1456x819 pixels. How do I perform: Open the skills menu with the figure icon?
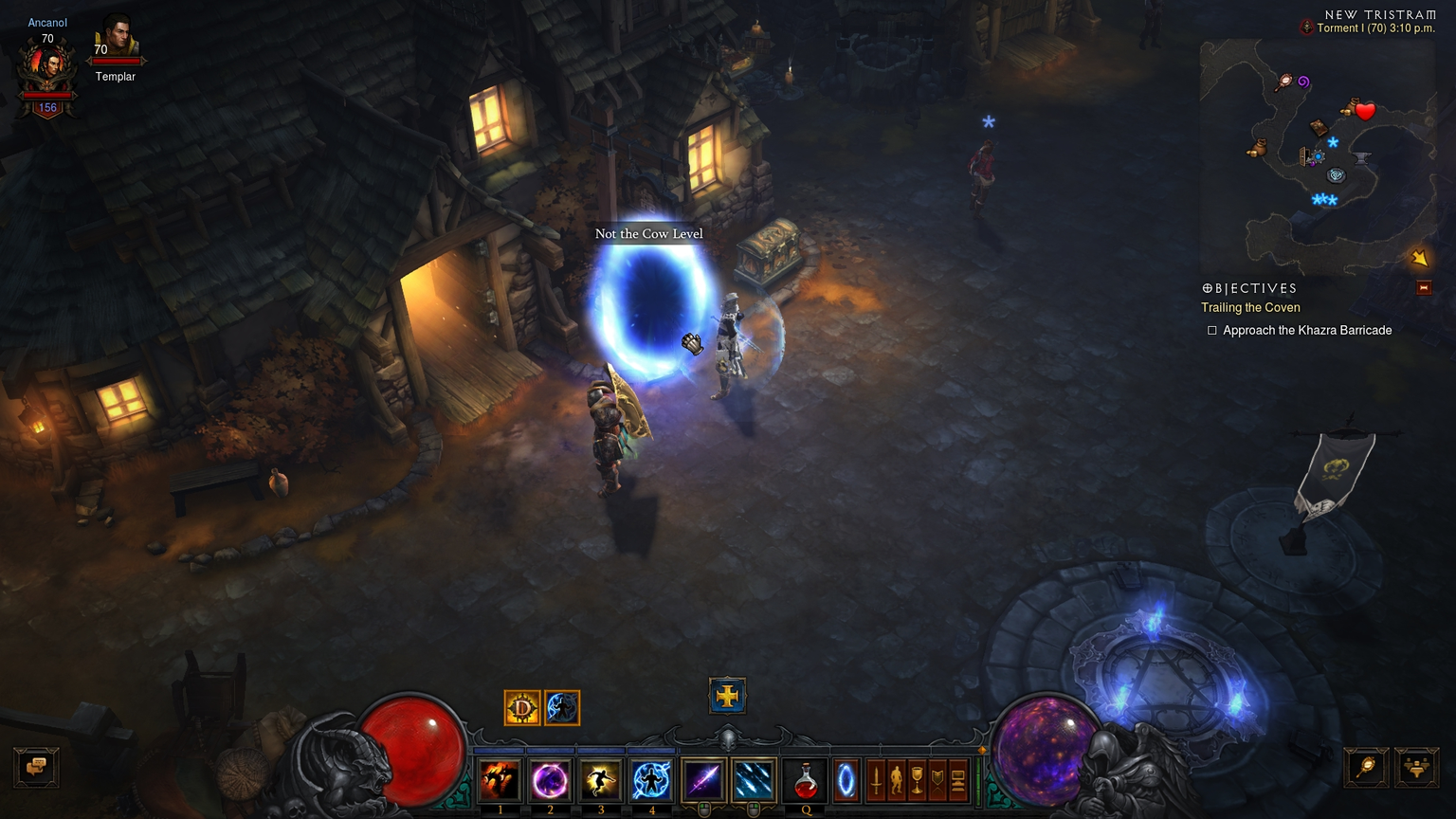pyautogui.click(x=897, y=780)
